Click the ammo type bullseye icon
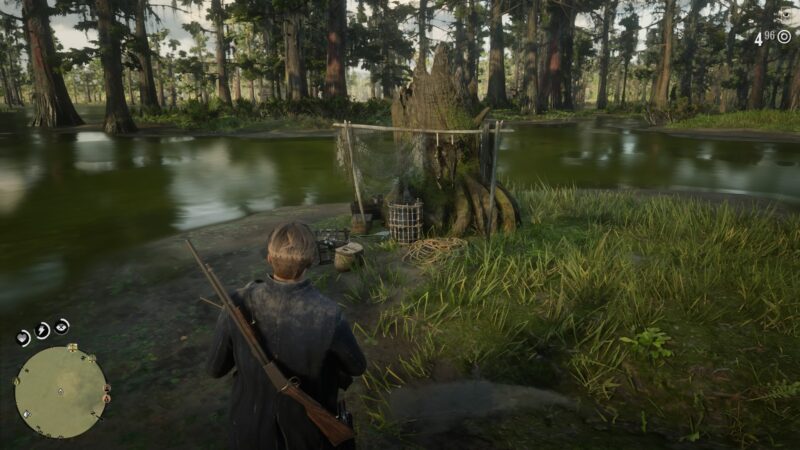Viewport: 800px width, 450px height. pyautogui.click(x=784, y=37)
